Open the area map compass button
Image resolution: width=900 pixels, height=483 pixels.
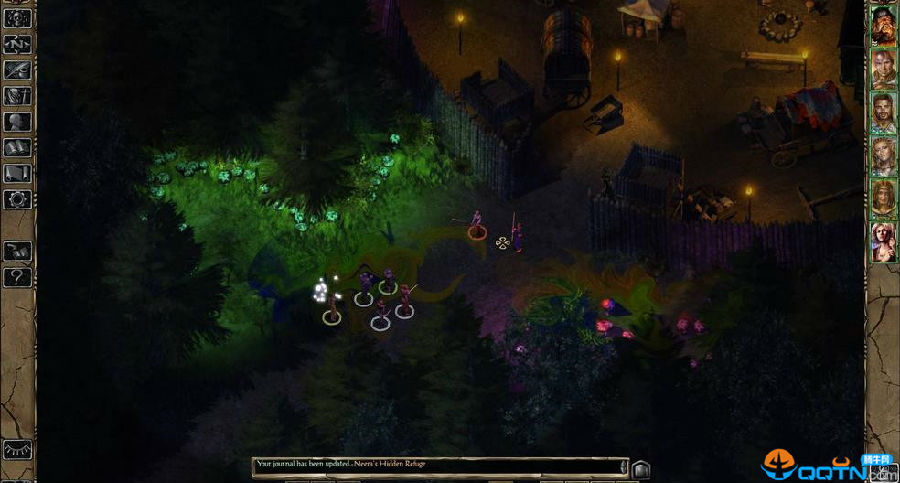pos(17,45)
